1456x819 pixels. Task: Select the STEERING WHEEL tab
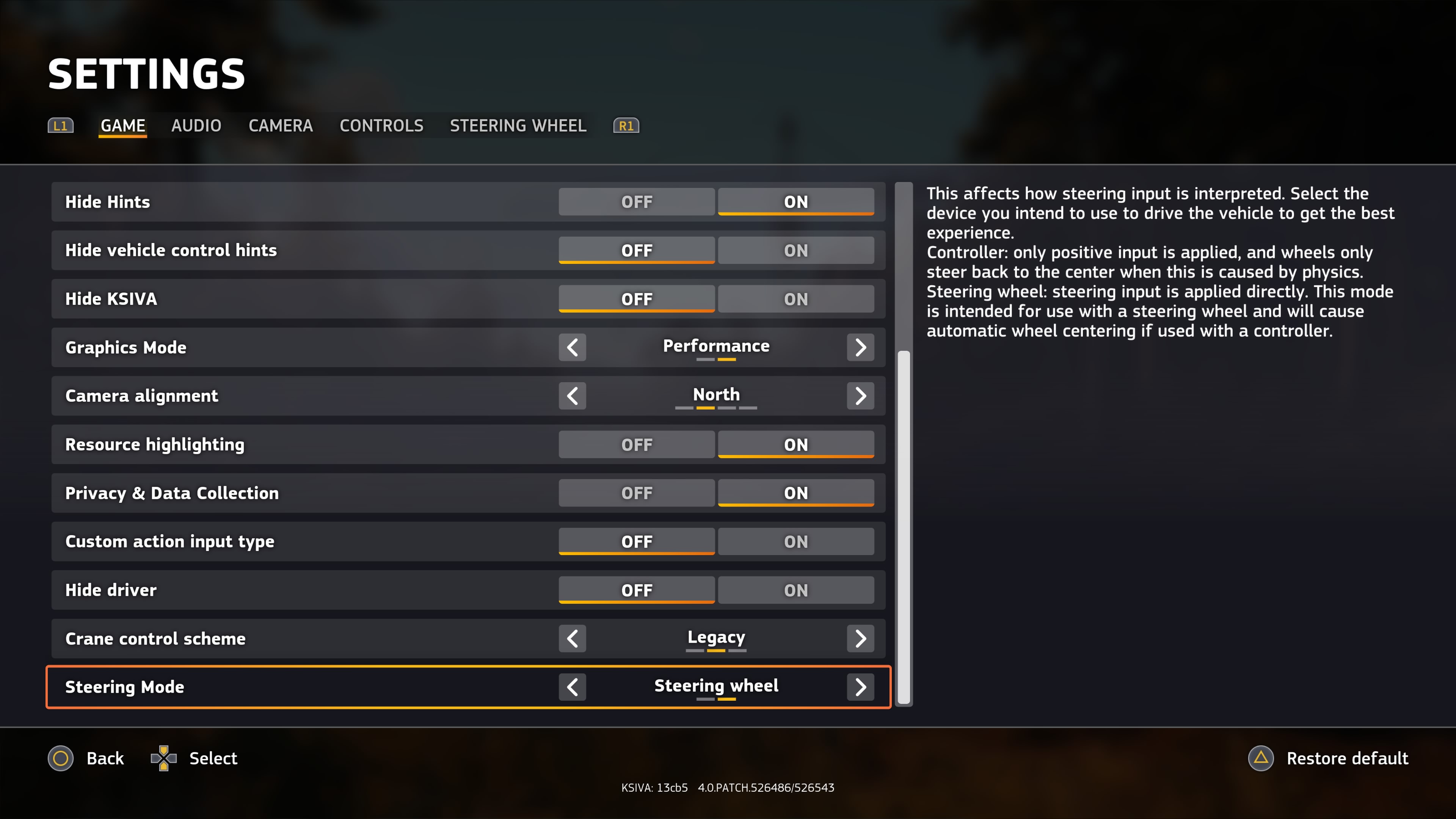(518, 126)
